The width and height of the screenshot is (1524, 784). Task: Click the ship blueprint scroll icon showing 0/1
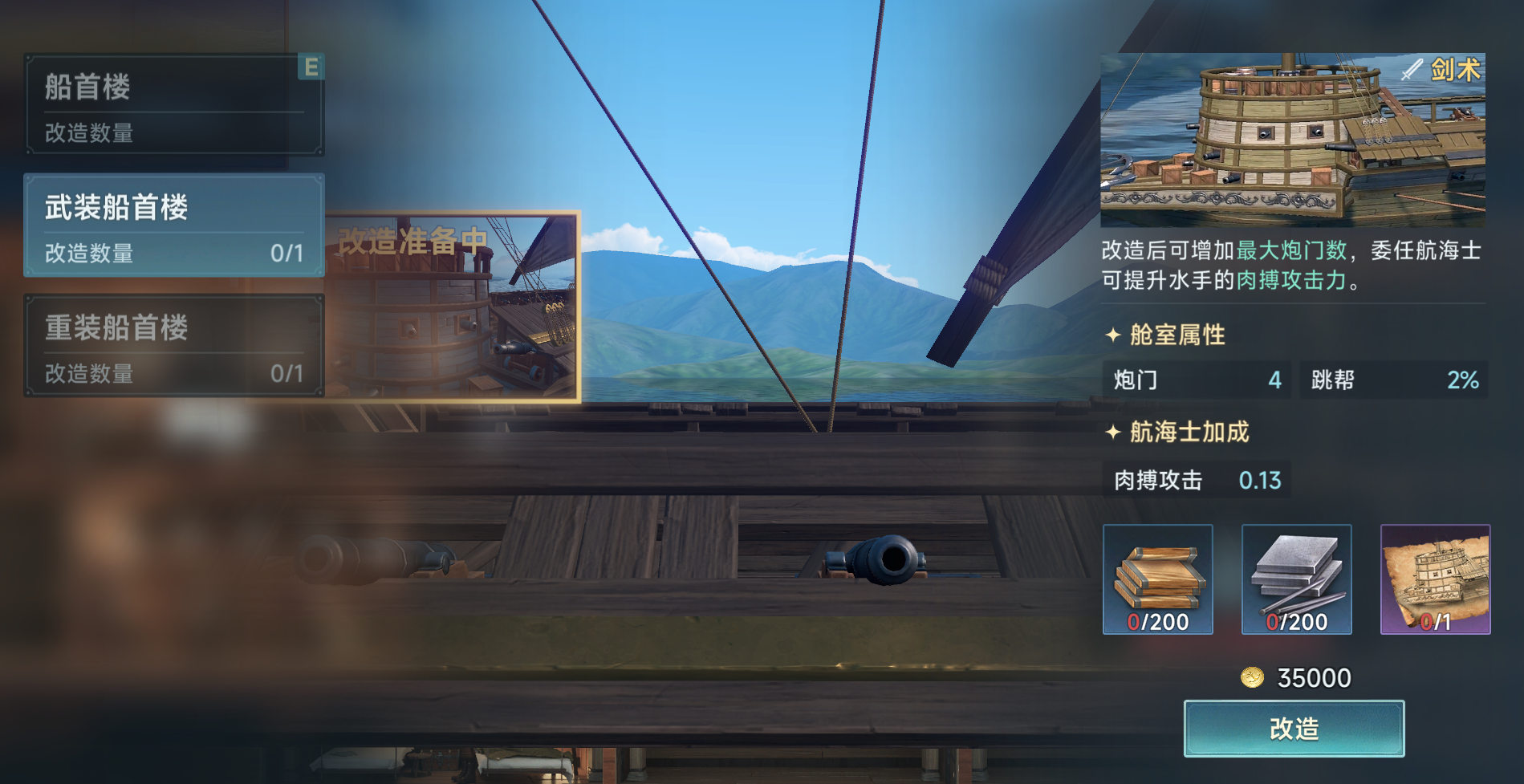point(1436,579)
